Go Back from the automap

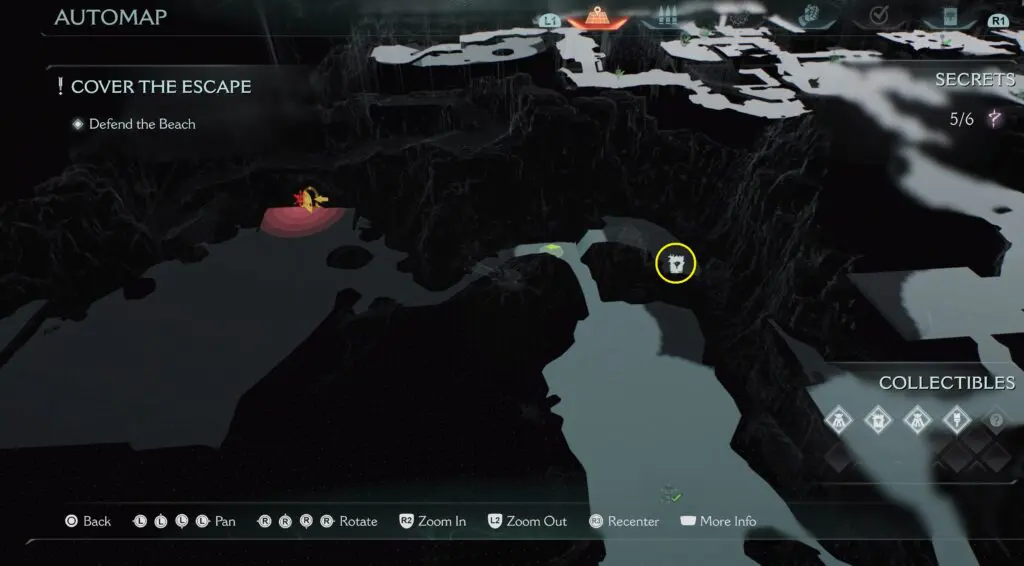[x=88, y=521]
